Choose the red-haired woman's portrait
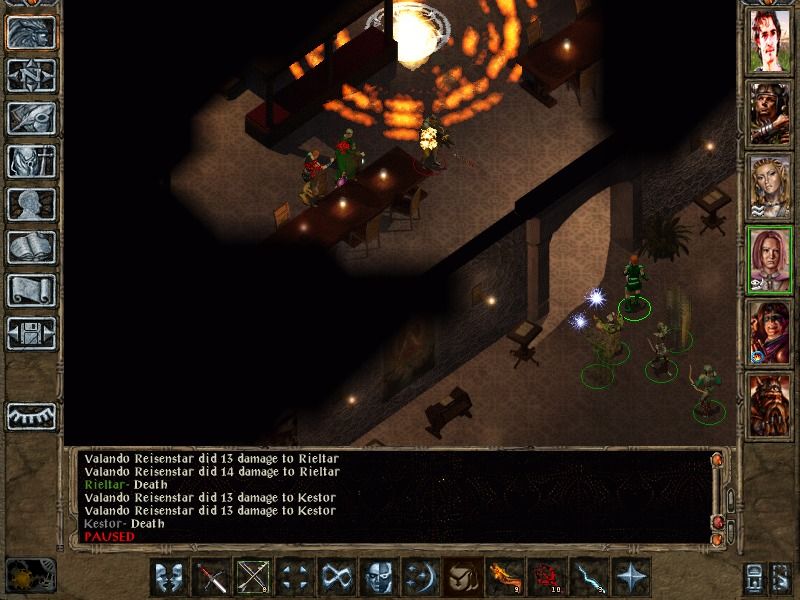 [769, 259]
